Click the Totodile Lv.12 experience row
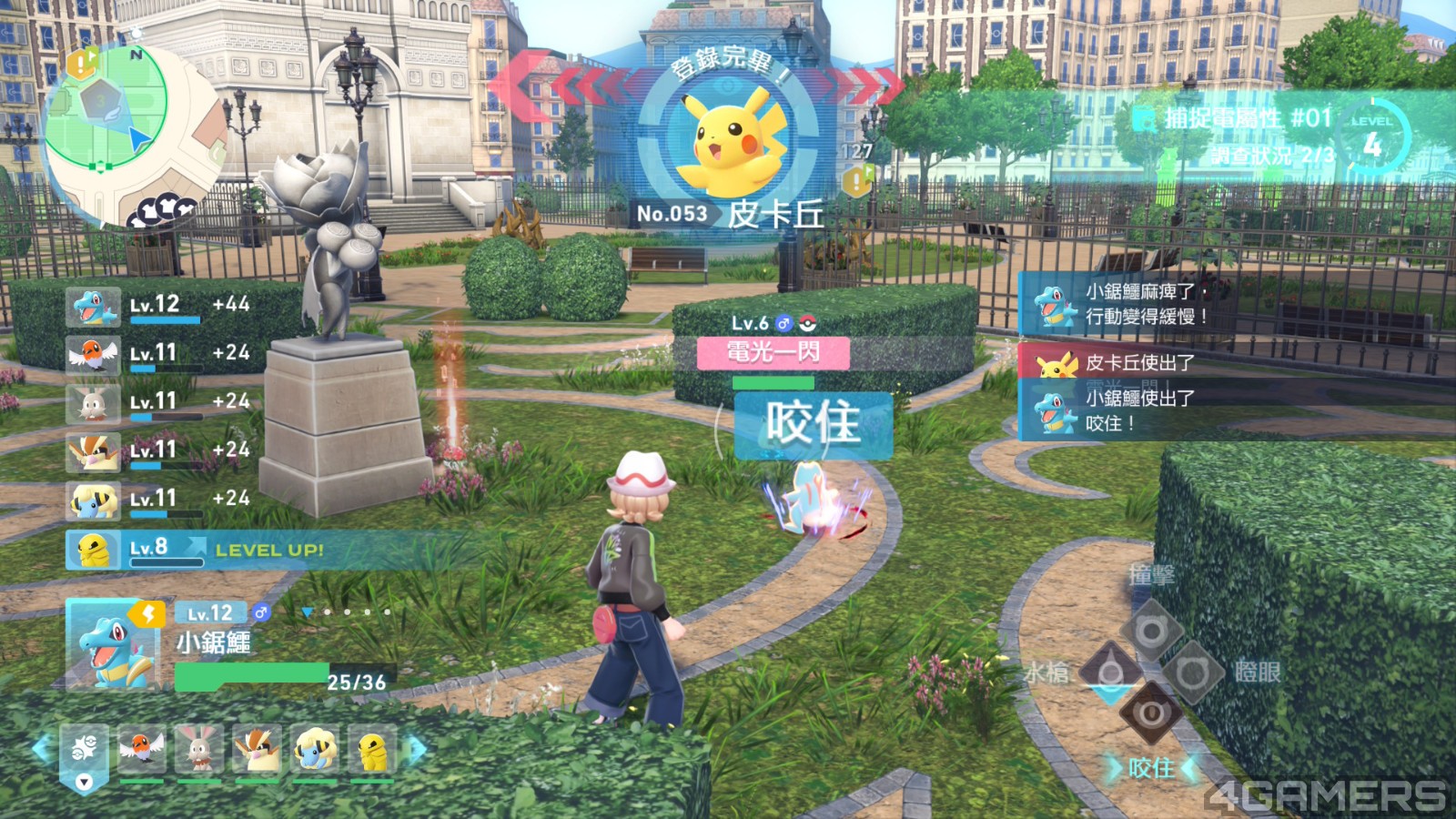Viewport: 1456px width, 819px height. click(159, 307)
